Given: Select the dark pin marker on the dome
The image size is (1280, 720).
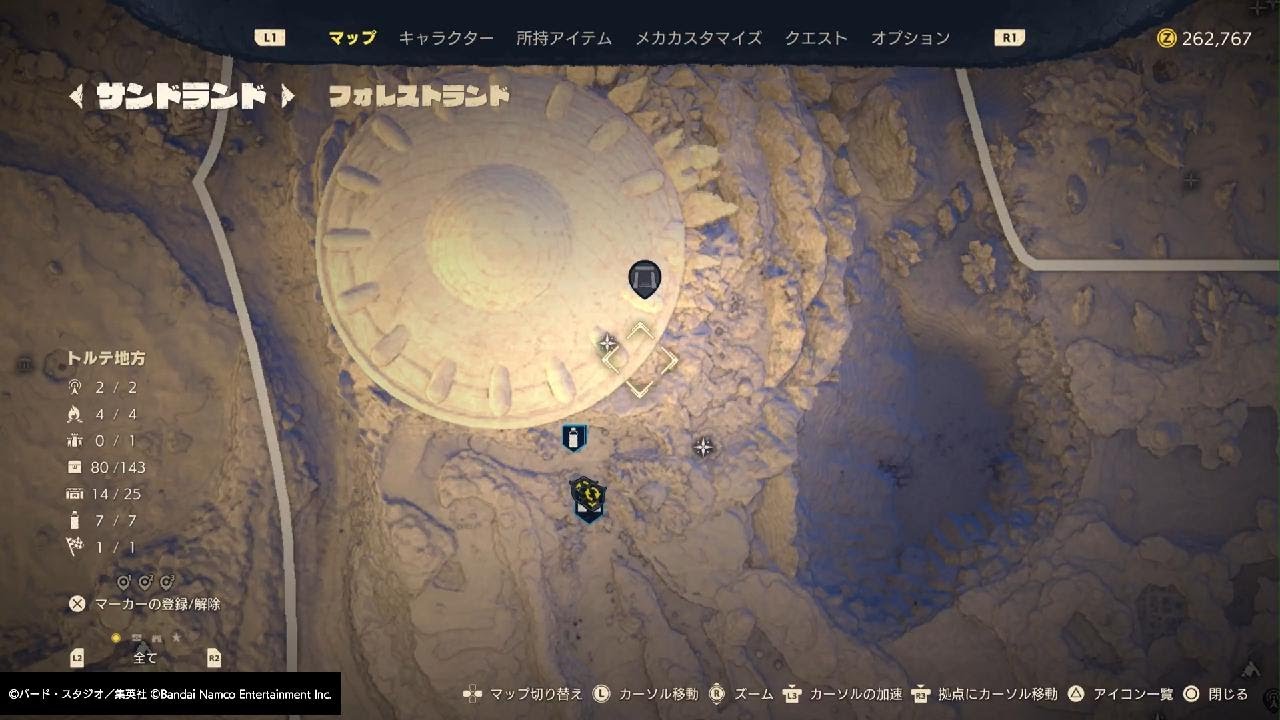Looking at the screenshot, I should pos(645,279).
